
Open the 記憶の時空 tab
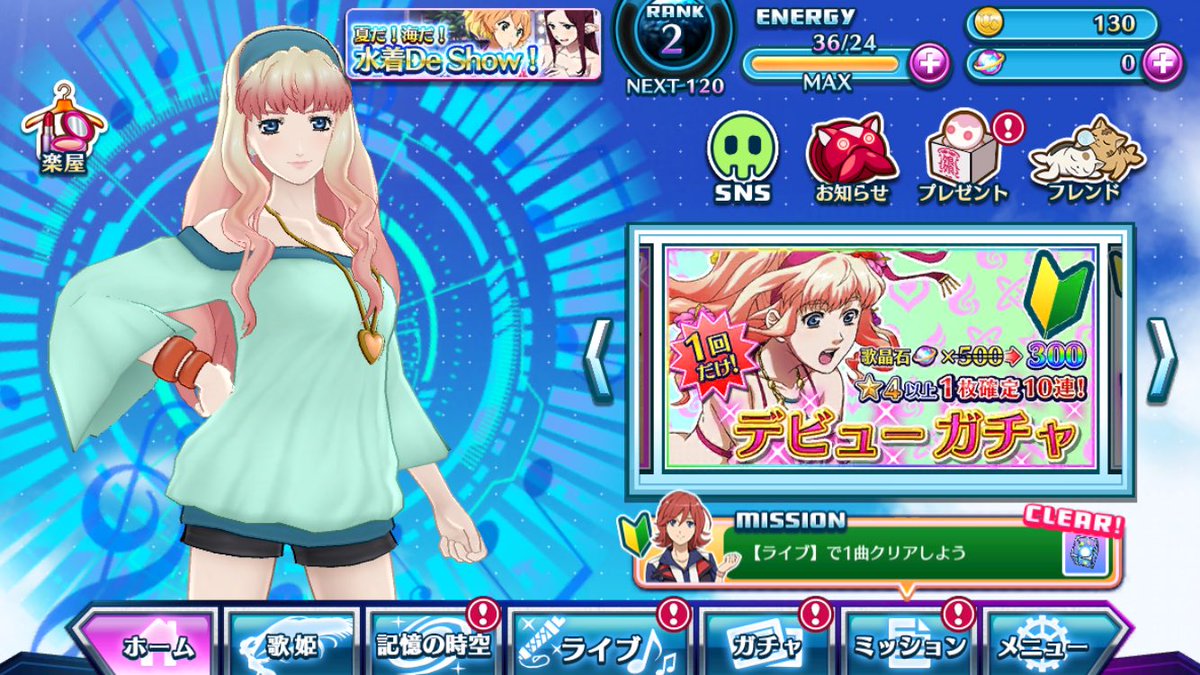pos(432,645)
